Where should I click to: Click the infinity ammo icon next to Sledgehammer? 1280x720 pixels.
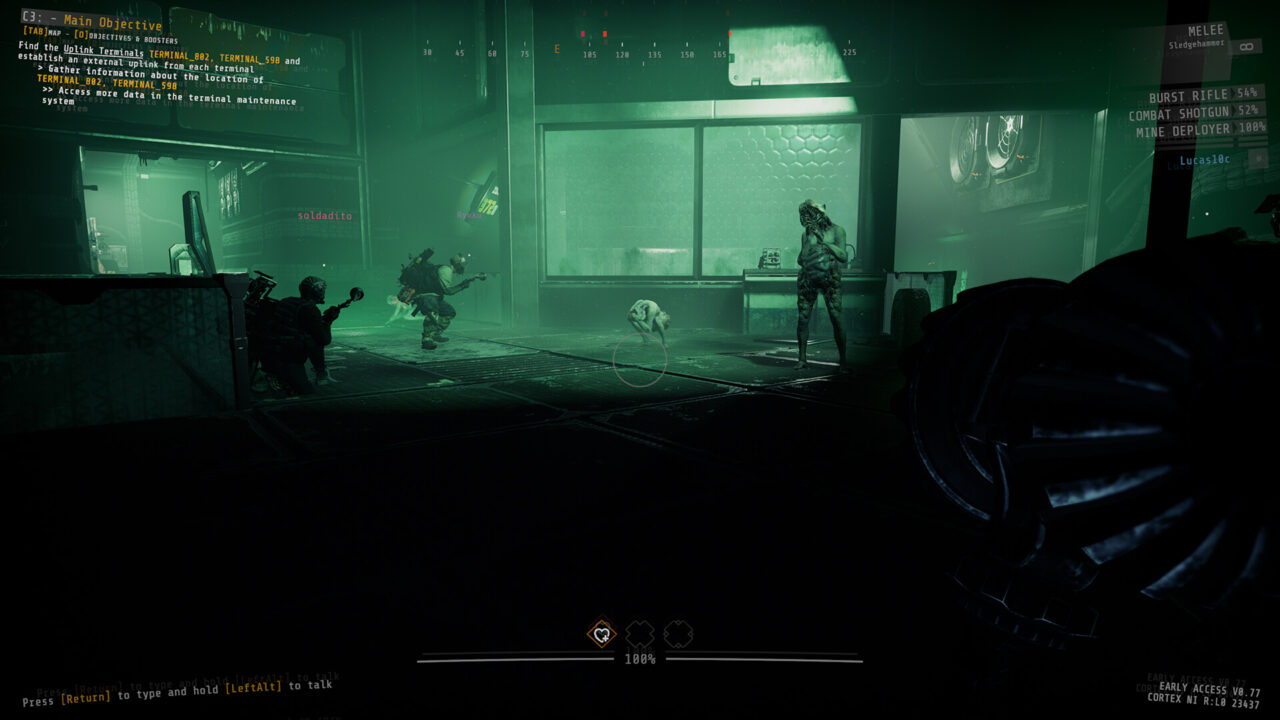point(1246,46)
